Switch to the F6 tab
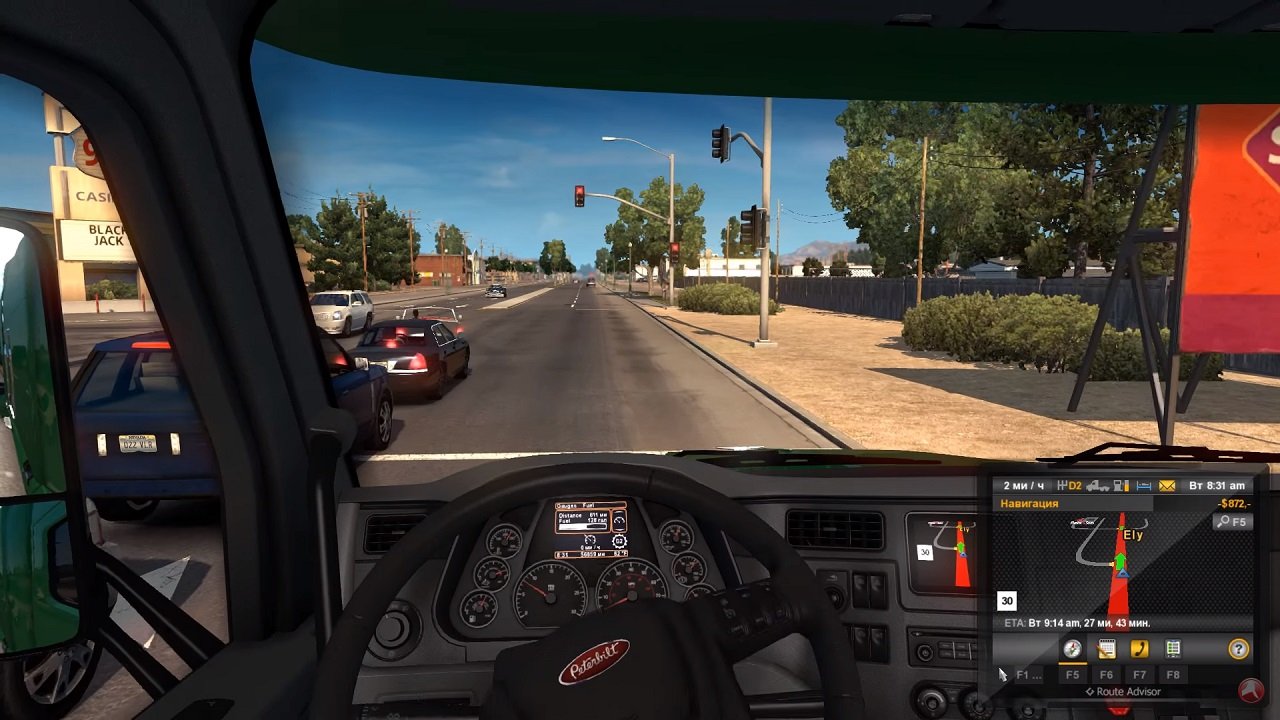The image size is (1280, 720). [1107, 675]
